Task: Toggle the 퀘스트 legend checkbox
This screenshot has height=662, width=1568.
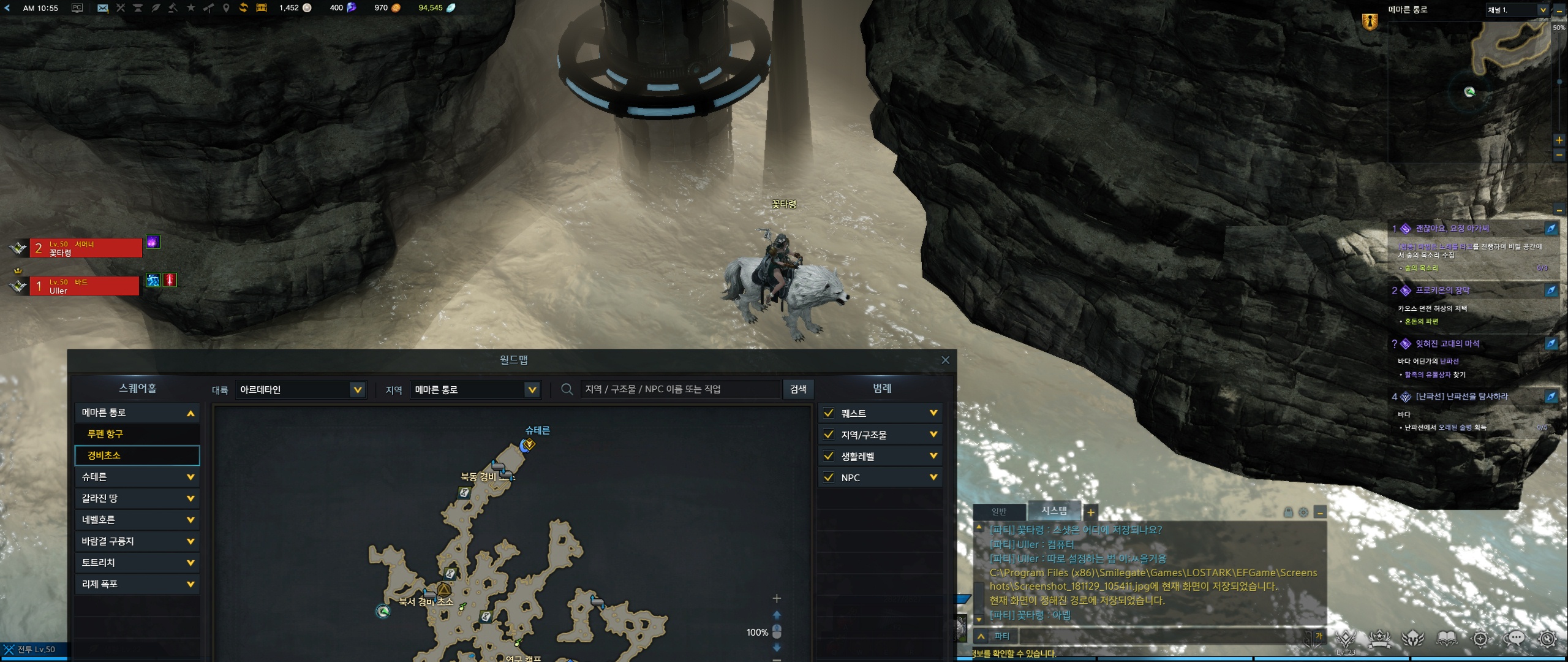Action: pos(829,413)
